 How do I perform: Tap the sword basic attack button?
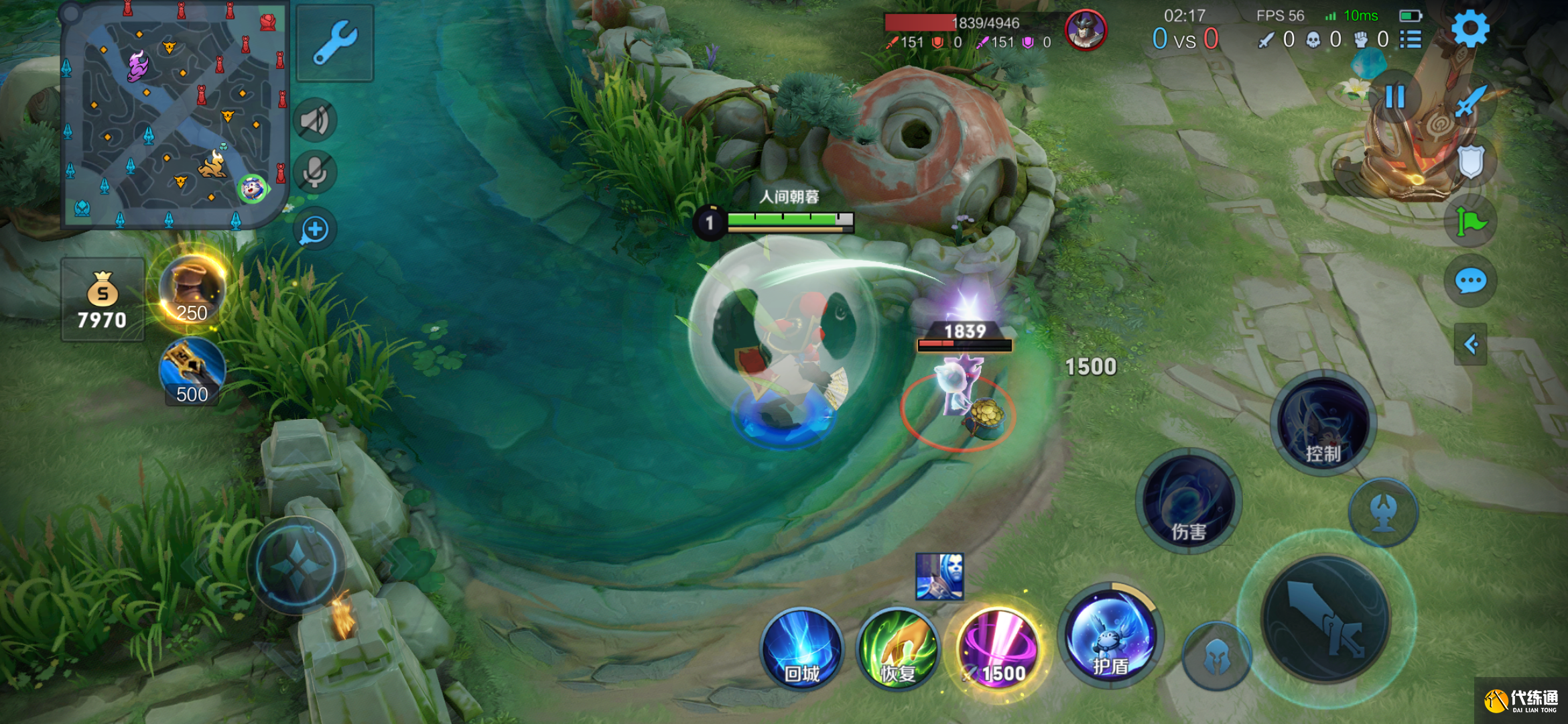click(x=1325, y=618)
